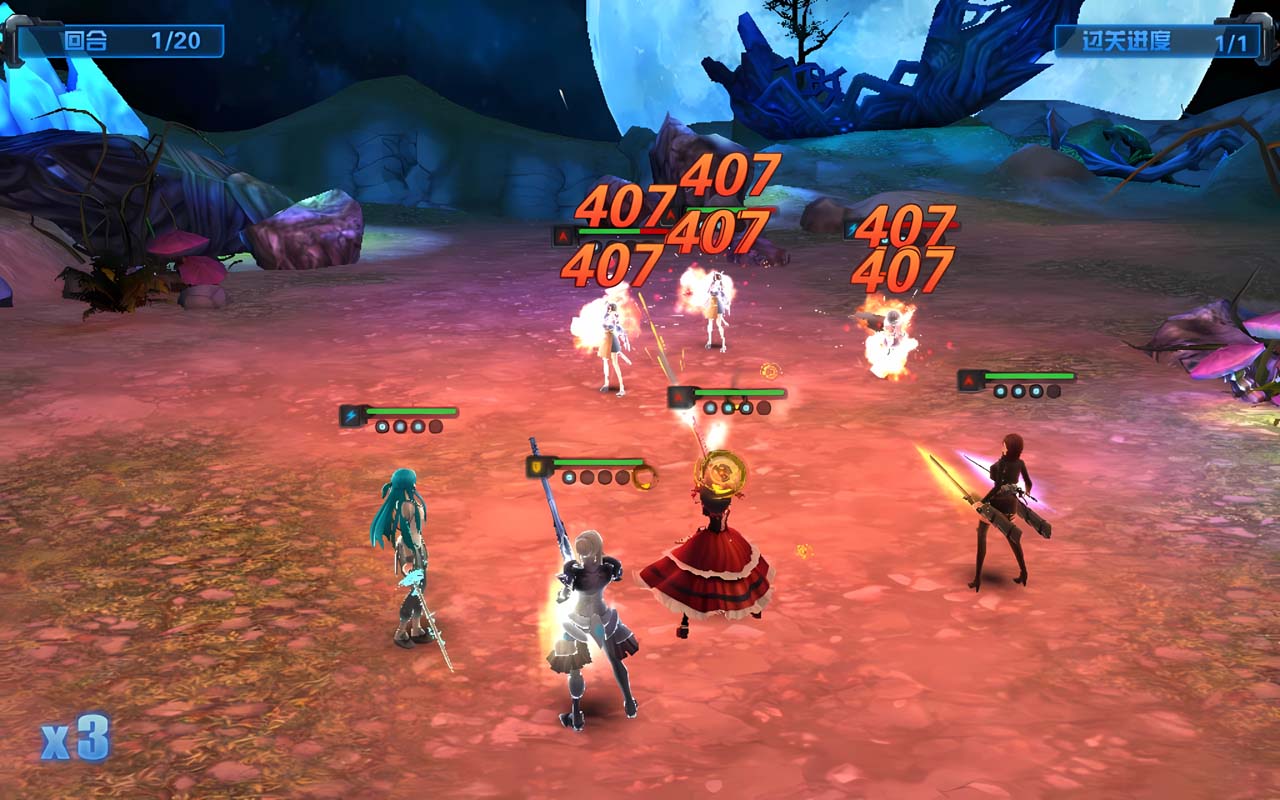Viewport: 1280px width, 800px height.
Task: Toggle the unfilled orb on the left ally's energy row
Action: pos(434,427)
